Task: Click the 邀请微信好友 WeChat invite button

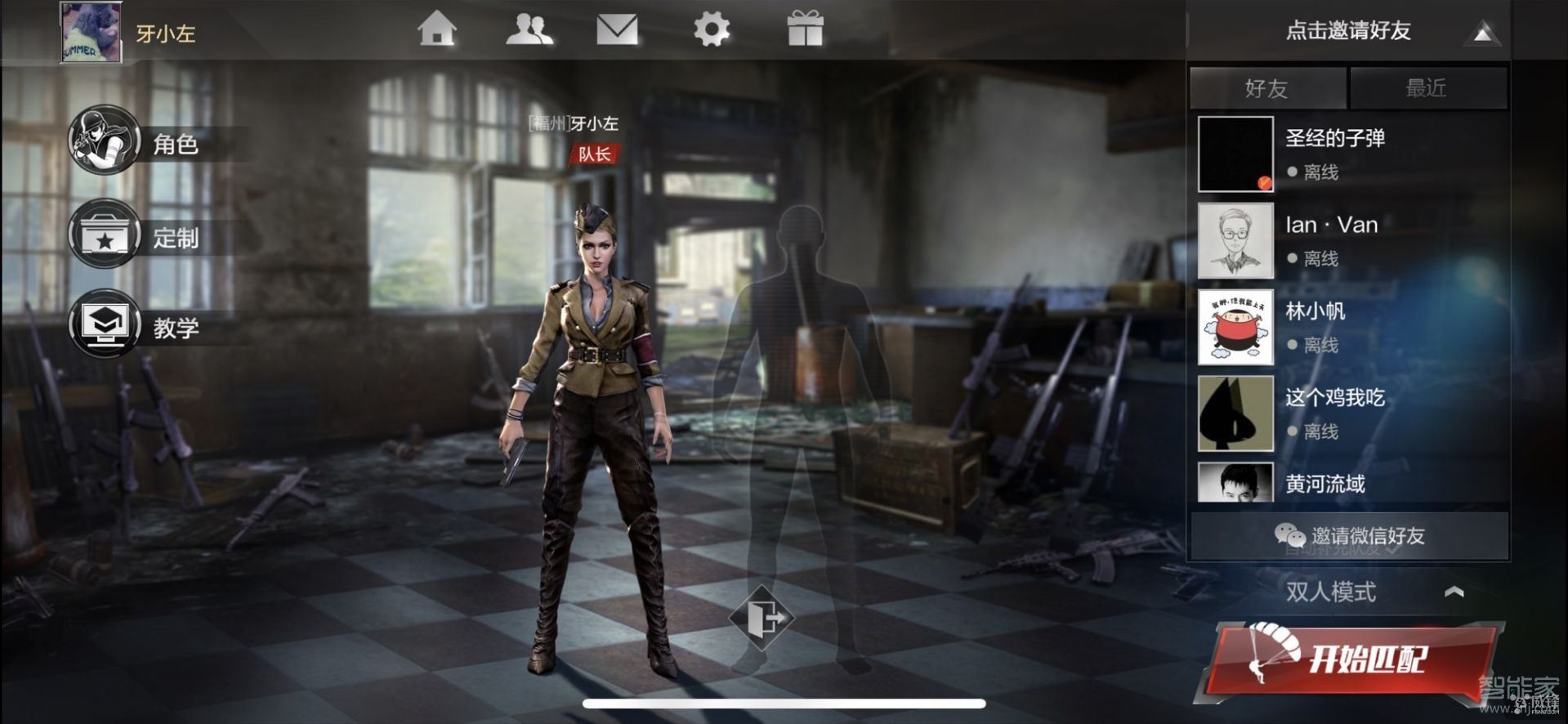Action: pos(1349,536)
